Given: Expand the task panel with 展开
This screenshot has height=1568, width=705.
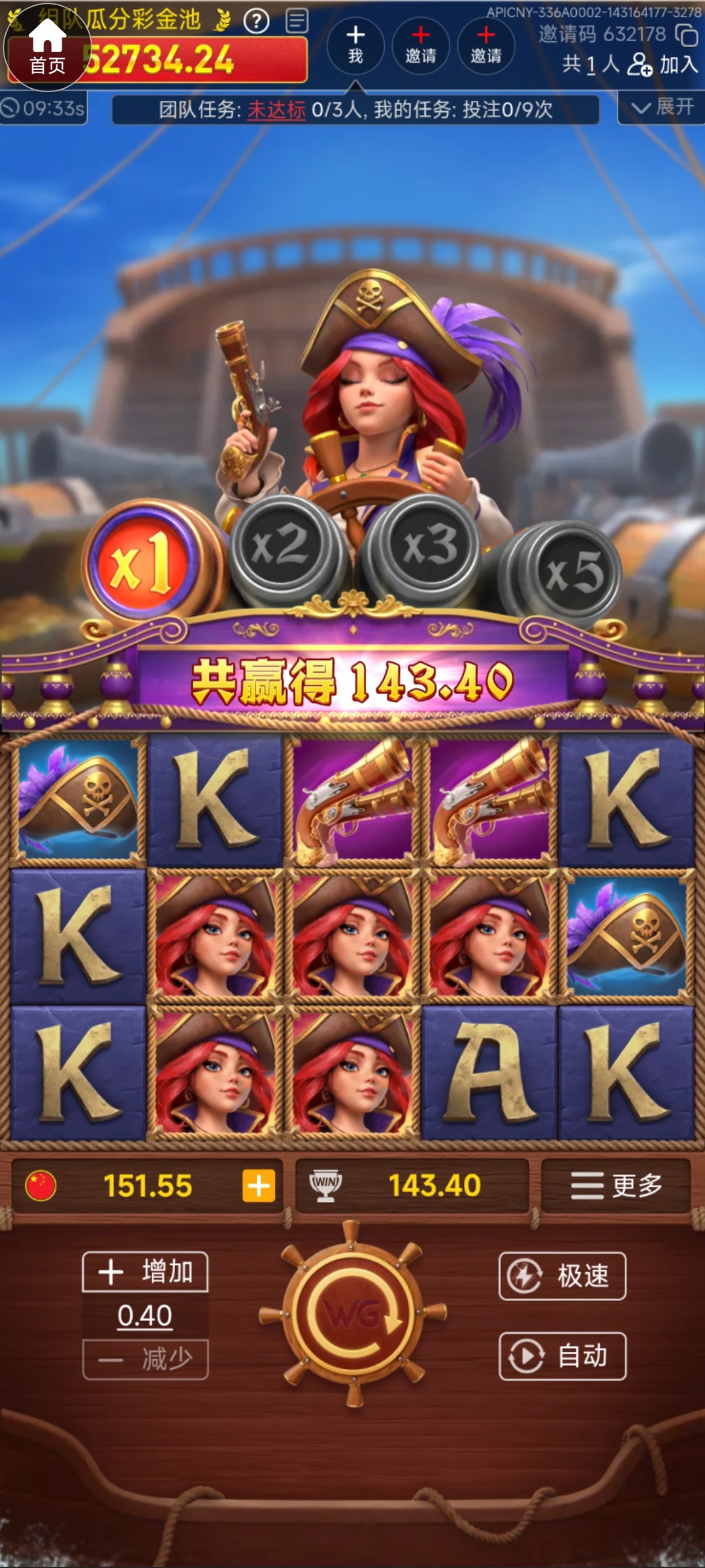Looking at the screenshot, I should [x=661, y=107].
